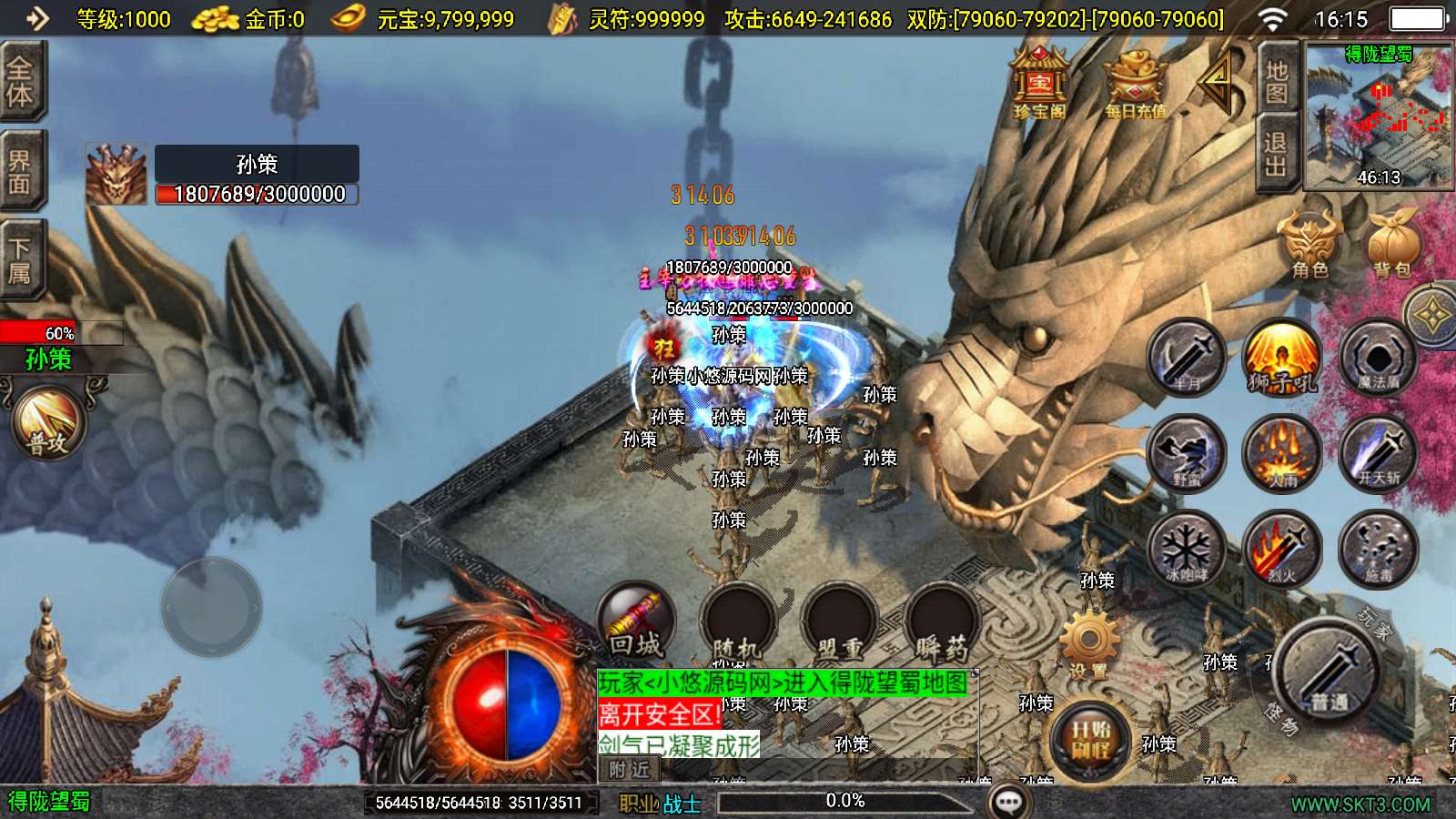Cast the 魔法盾 magic shield skill
Viewport: 1456px width, 819px height.
click(1378, 358)
